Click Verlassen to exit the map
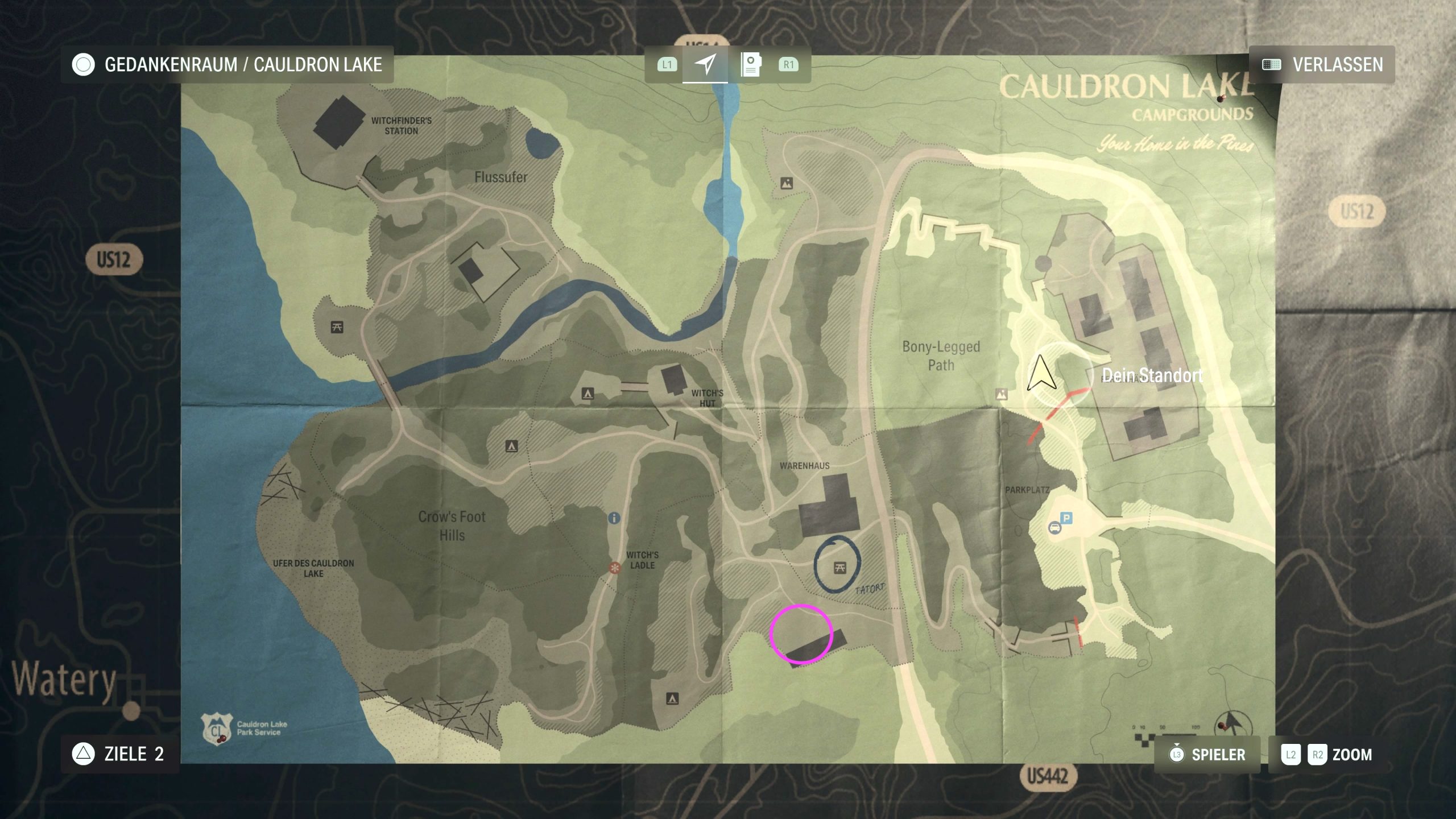1456x819 pixels. pos(1322,65)
